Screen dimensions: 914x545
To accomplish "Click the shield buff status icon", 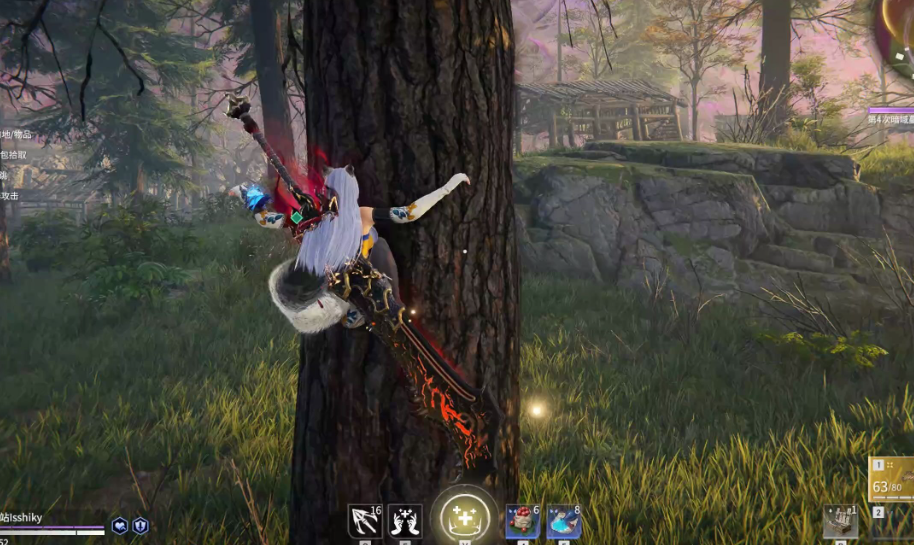I will point(141,525).
